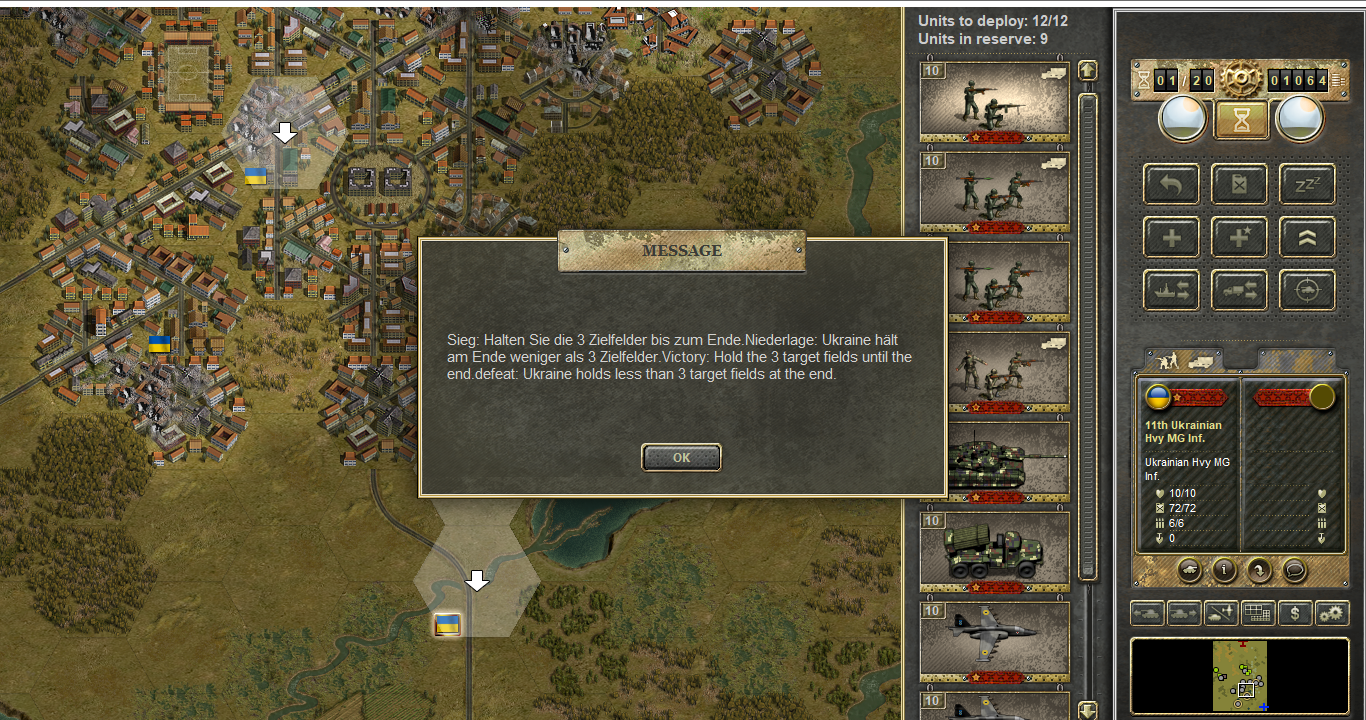Click the crosshair target button
The image size is (1366, 720).
tap(1307, 290)
